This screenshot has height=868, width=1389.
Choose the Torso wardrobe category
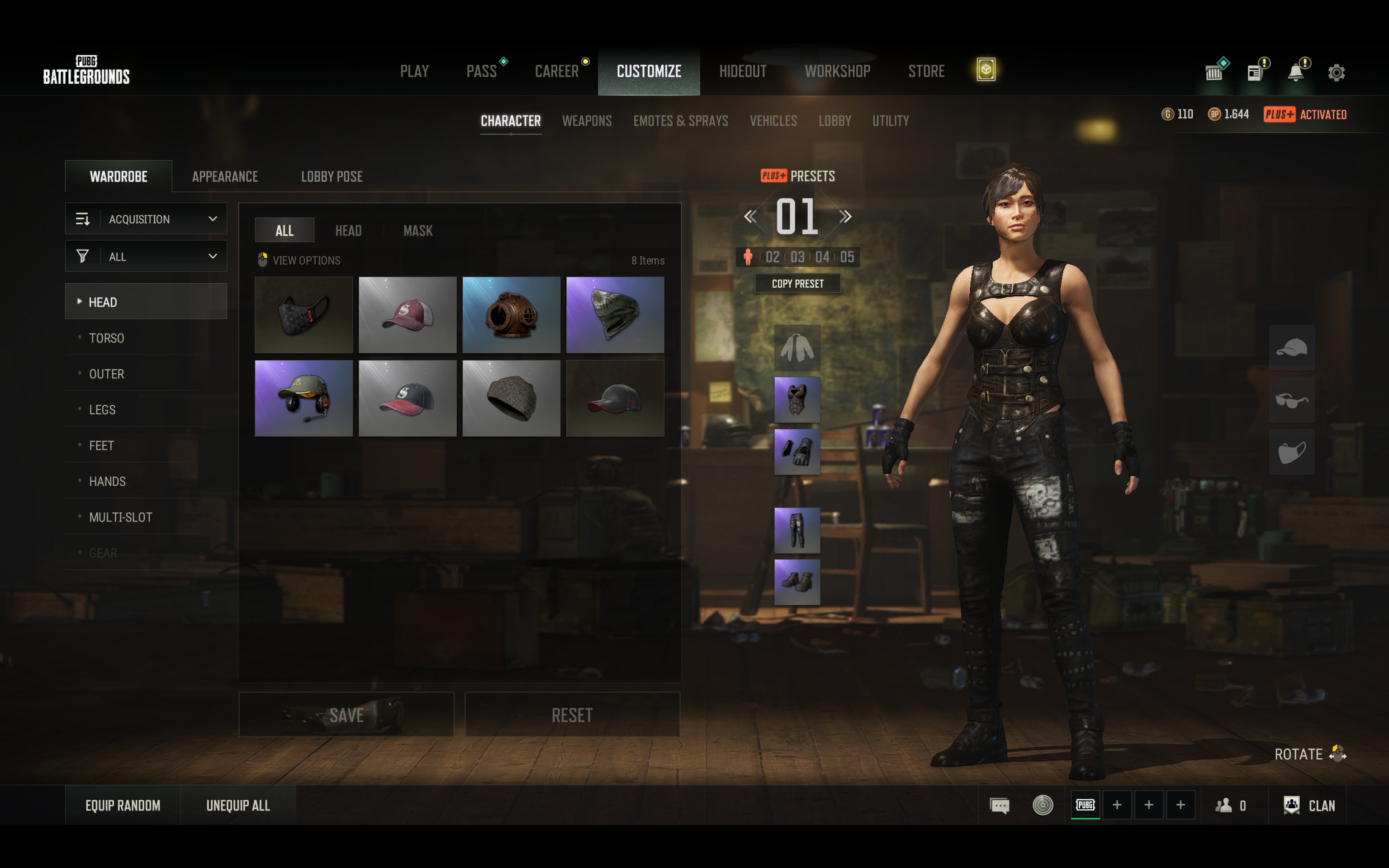(107, 338)
